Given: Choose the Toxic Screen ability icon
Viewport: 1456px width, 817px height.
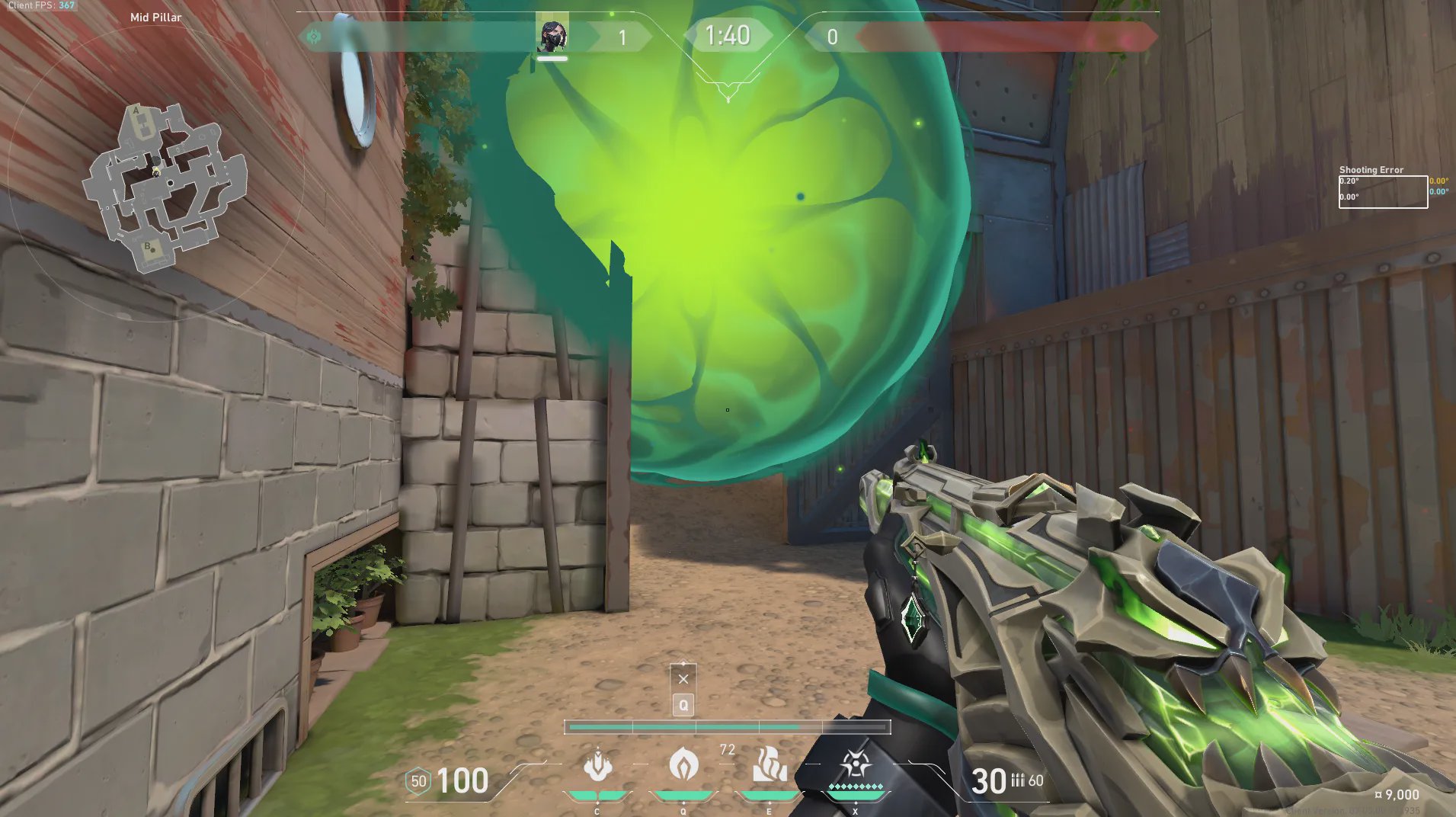Looking at the screenshot, I should click(x=769, y=765).
